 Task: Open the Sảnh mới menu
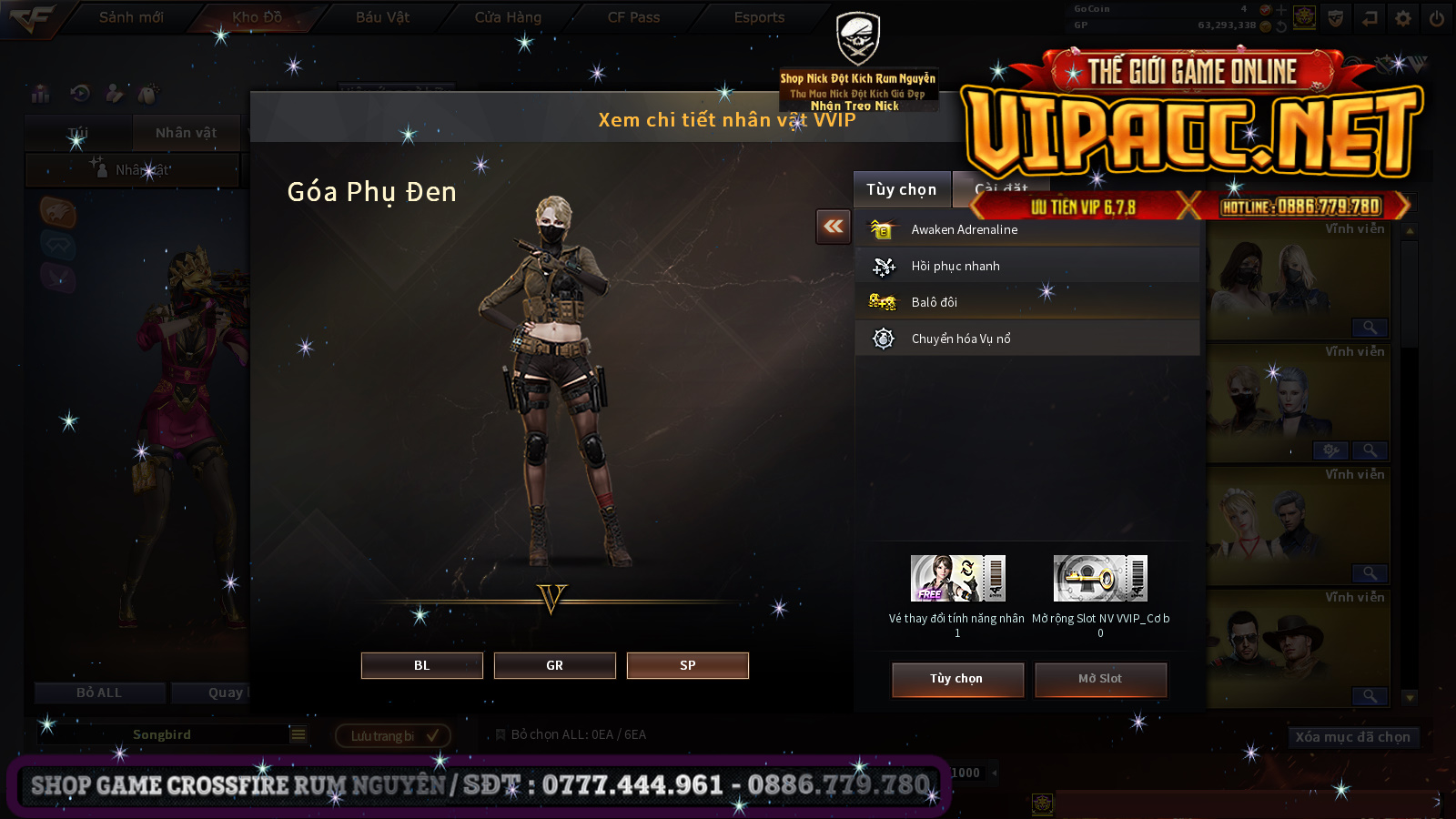131,17
